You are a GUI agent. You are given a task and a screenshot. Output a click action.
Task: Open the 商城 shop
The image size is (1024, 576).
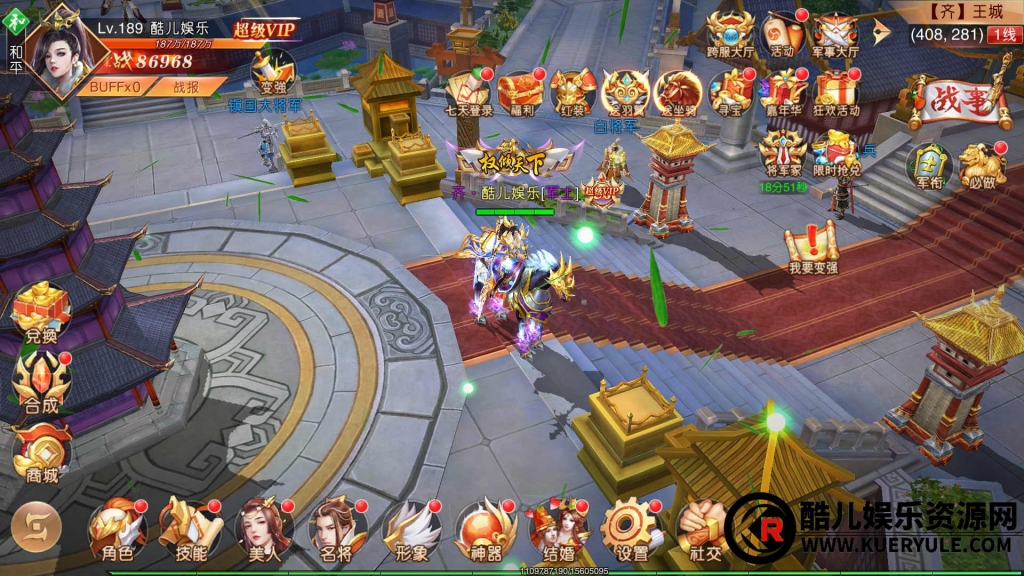41,454
